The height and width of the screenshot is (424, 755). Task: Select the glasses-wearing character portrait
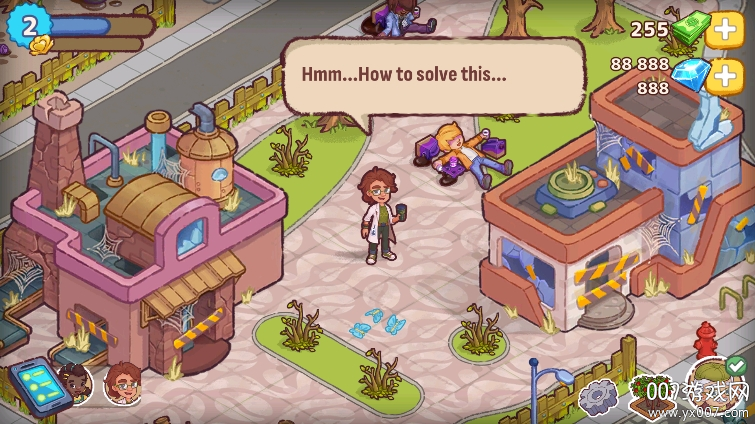[122, 382]
